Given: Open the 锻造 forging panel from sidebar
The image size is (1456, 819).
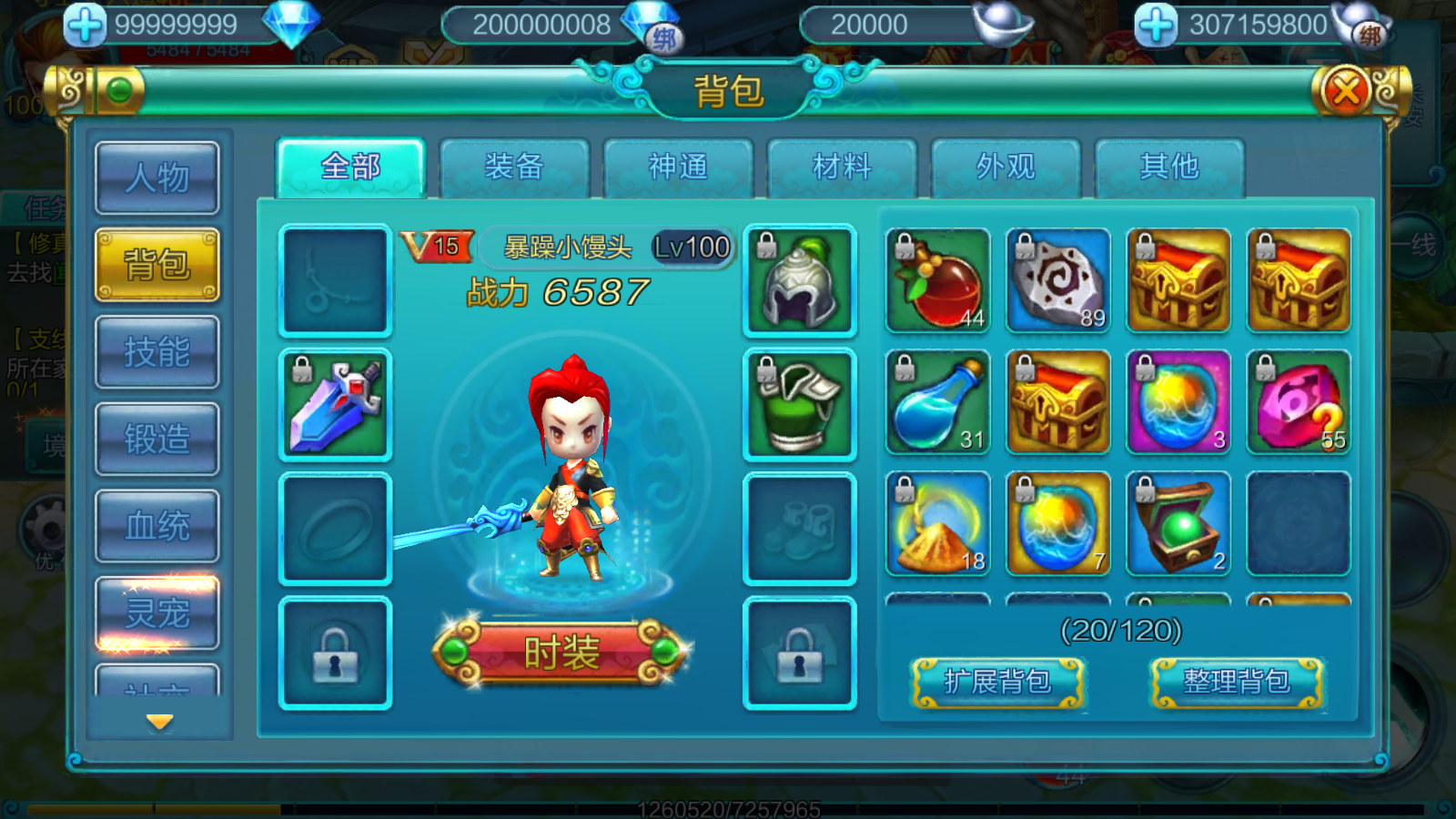Looking at the screenshot, I should click(x=157, y=439).
